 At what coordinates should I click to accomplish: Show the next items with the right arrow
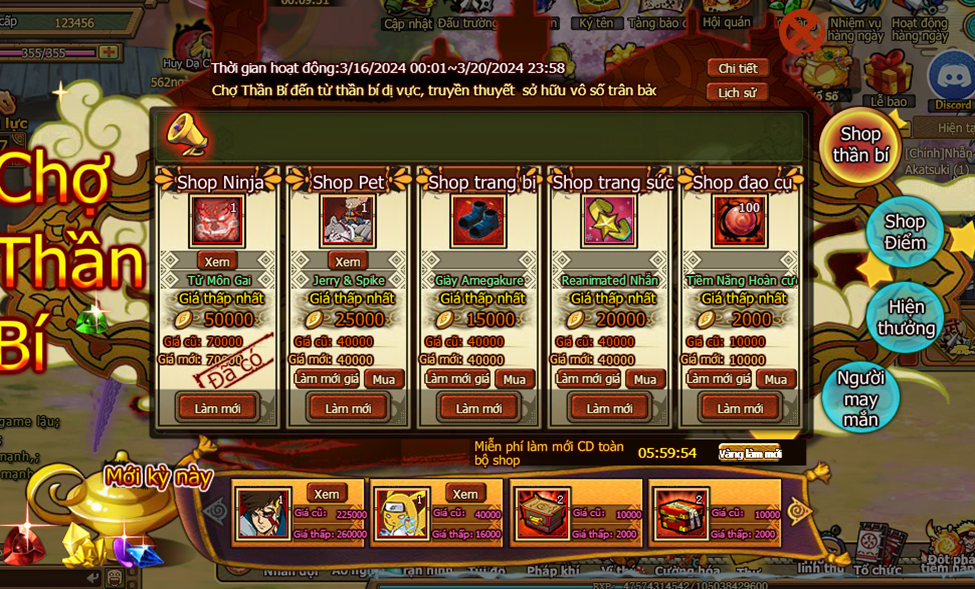coord(800,512)
